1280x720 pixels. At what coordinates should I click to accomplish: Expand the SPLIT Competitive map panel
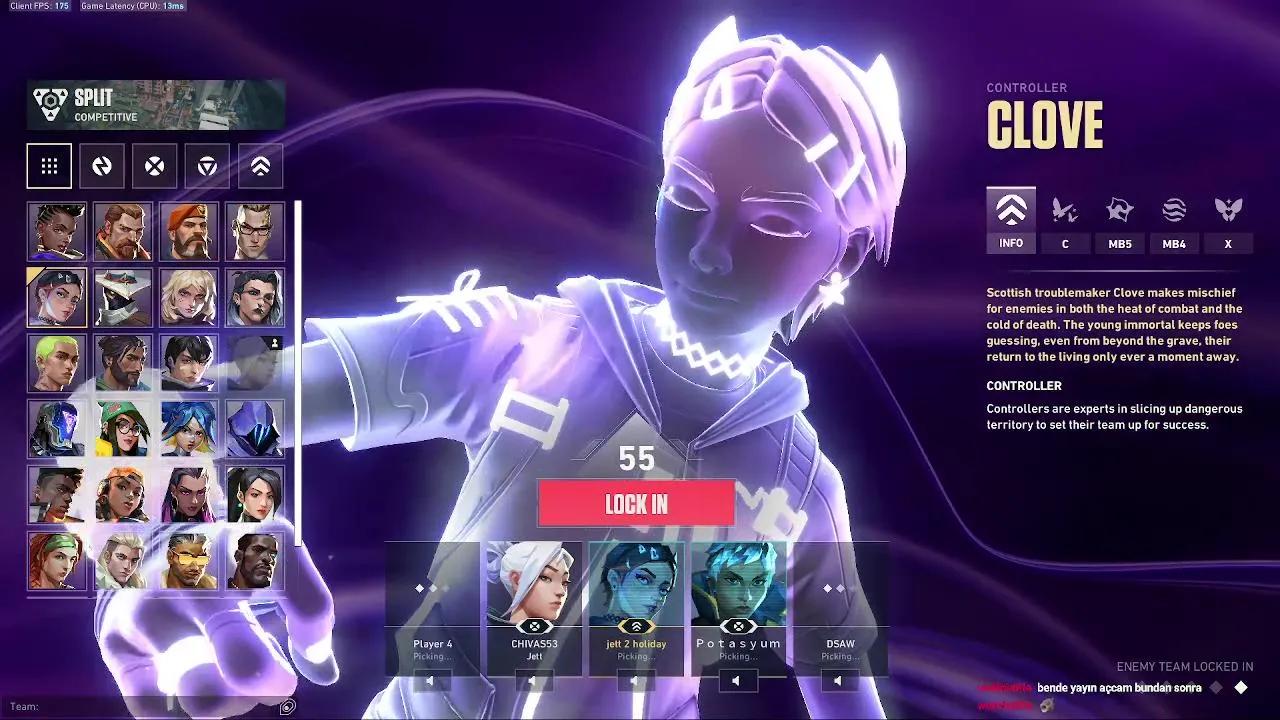[155, 104]
